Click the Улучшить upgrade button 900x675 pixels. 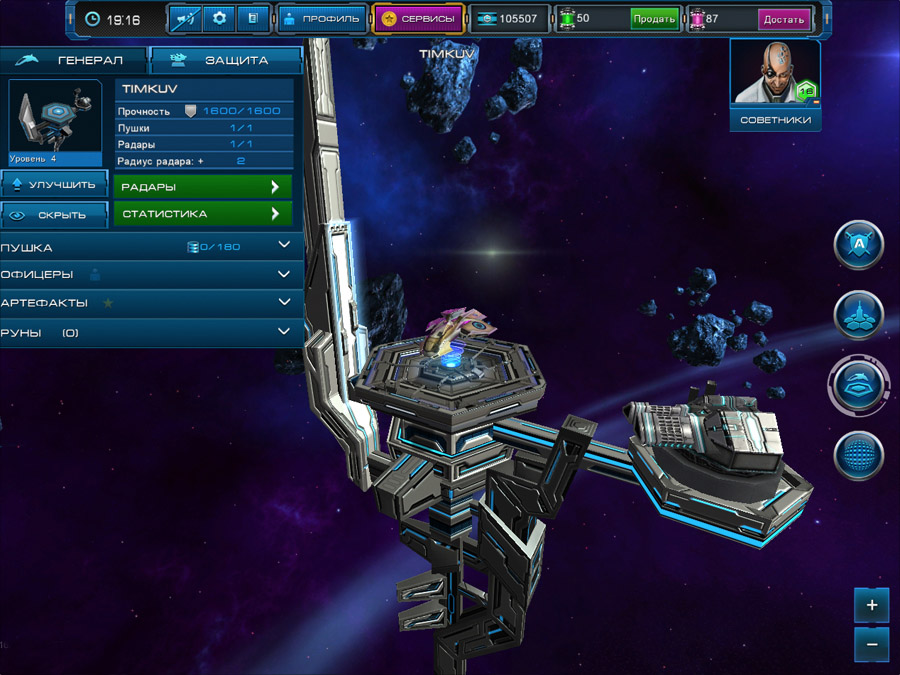coord(55,184)
